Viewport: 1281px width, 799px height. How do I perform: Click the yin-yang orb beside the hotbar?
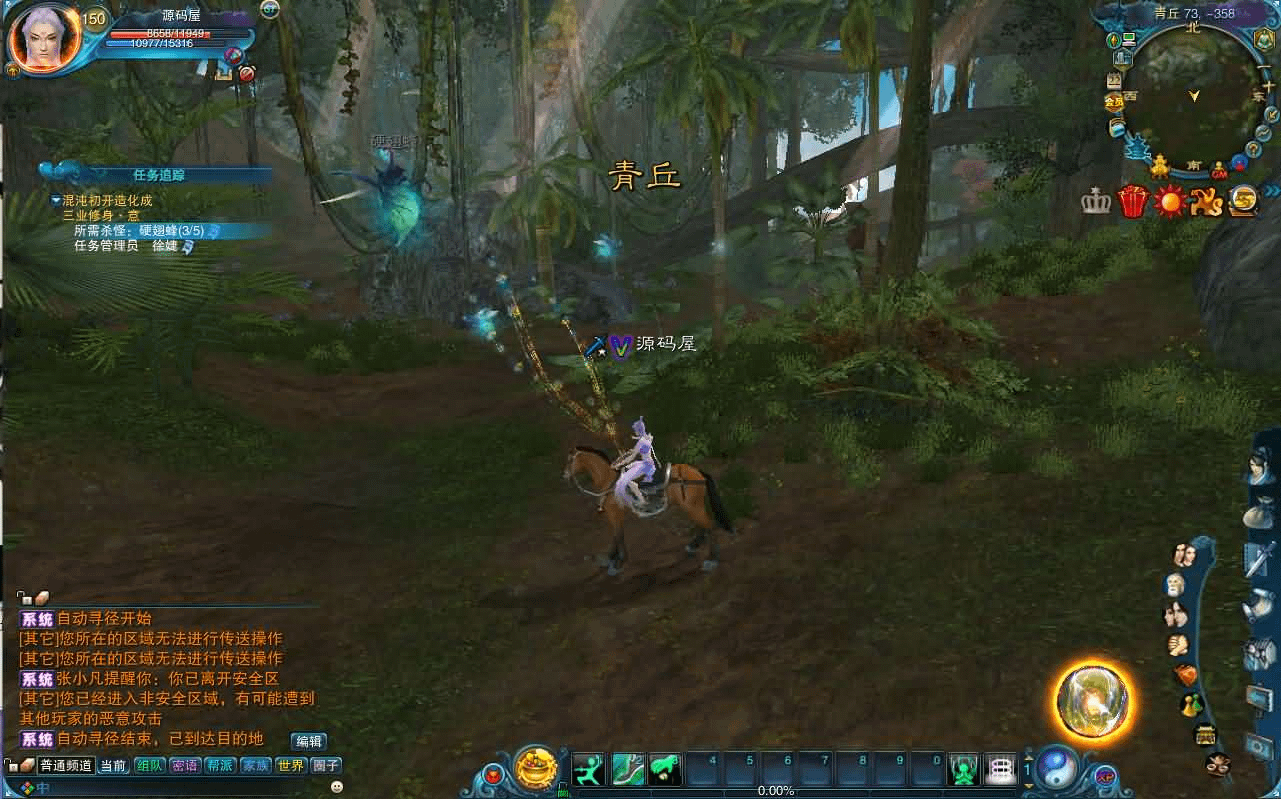tap(1056, 768)
